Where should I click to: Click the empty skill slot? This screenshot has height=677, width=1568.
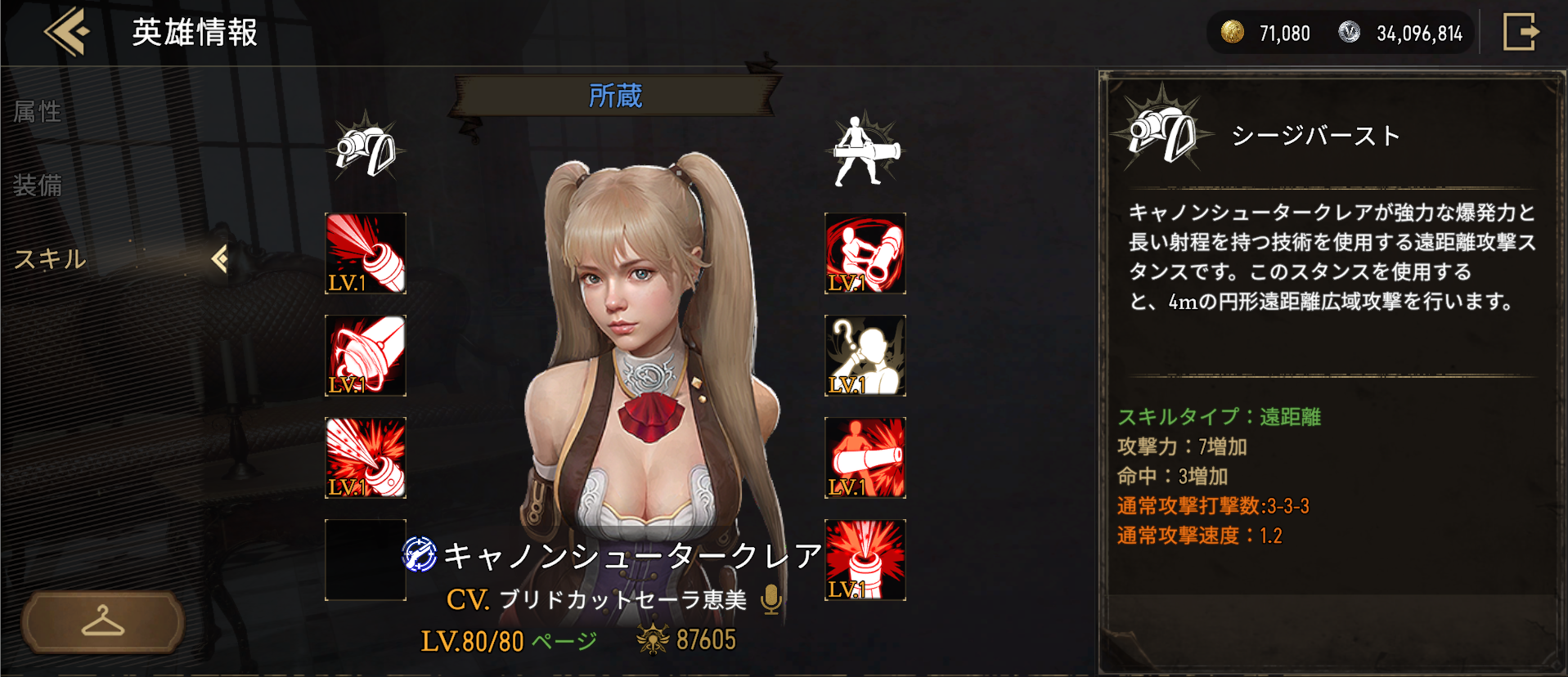pos(365,559)
